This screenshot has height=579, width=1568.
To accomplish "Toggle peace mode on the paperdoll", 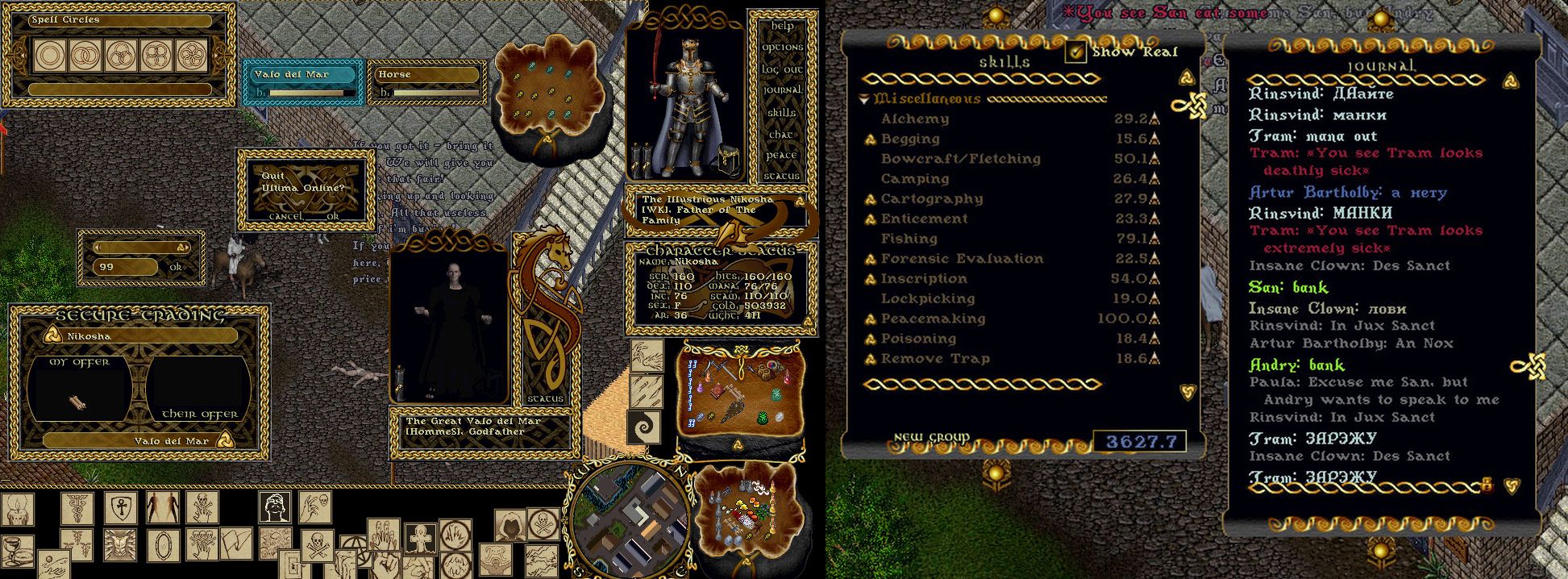I will click(782, 155).
